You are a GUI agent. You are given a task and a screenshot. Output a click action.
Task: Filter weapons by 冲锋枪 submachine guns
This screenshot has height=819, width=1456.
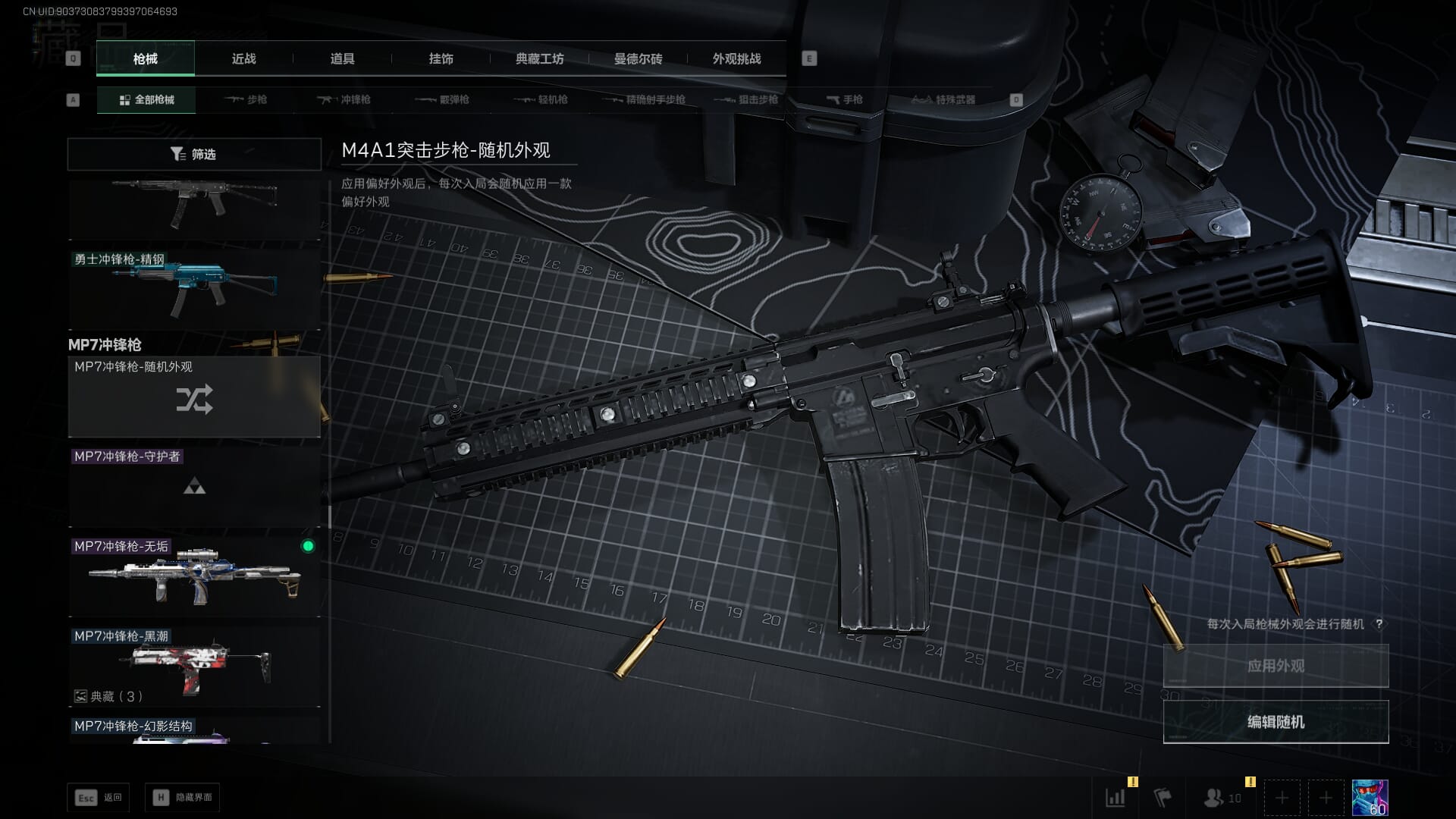(344, 99)
